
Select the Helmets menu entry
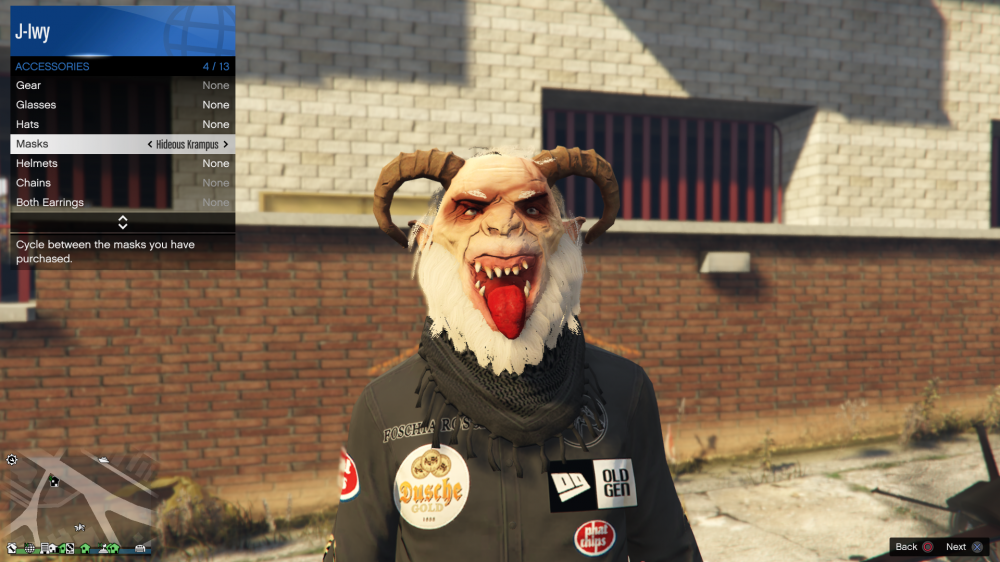pos(122,164)
